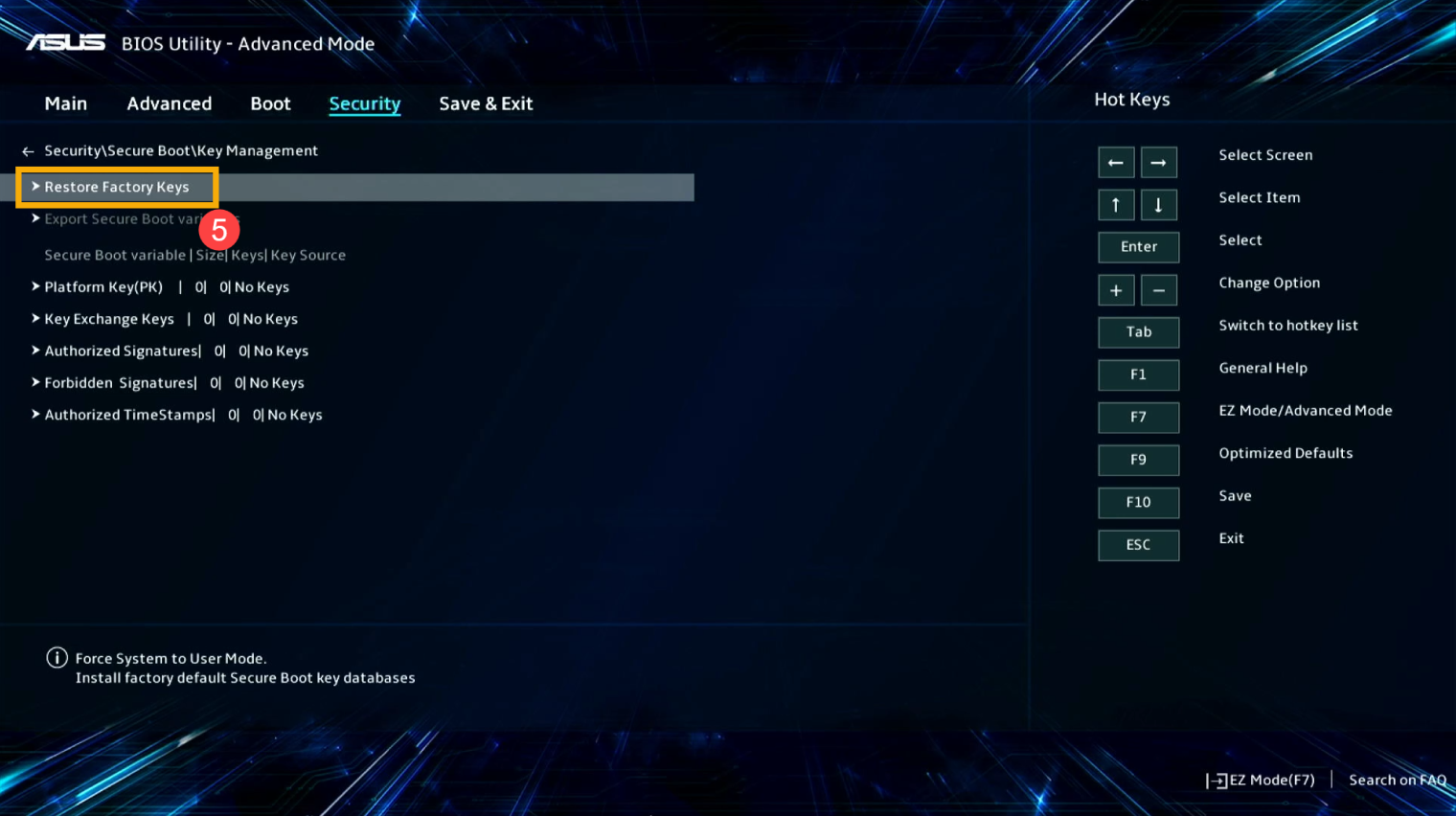The image size is (1456, 816).
Task: Select the Authorized TimeStamps entry
Action: pos(126,414)
